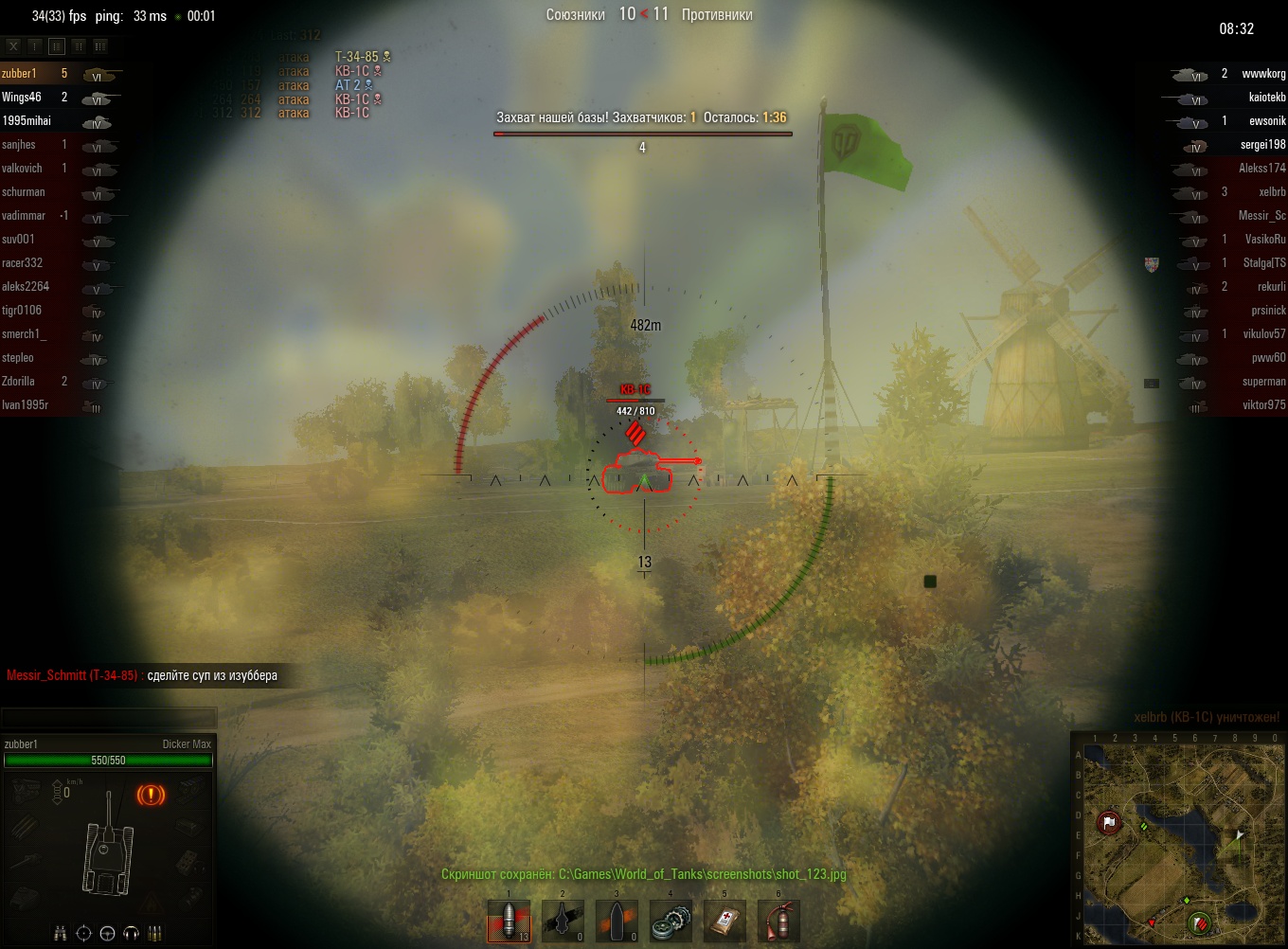1288x949 pixels.
Task: Choose enemy wwwkorg from the enemy list
Action: click(x=1263, y=74)
